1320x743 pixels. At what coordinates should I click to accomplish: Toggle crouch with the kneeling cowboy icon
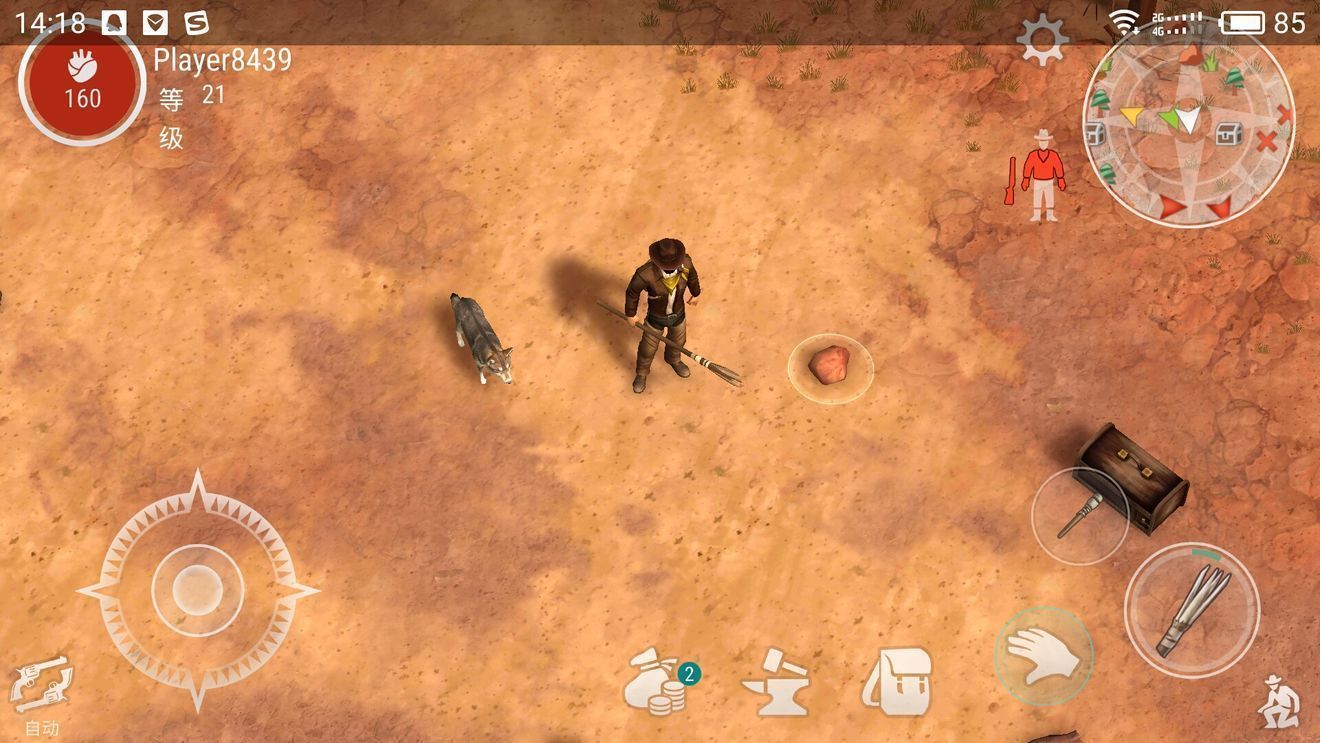click(1278, 700)
